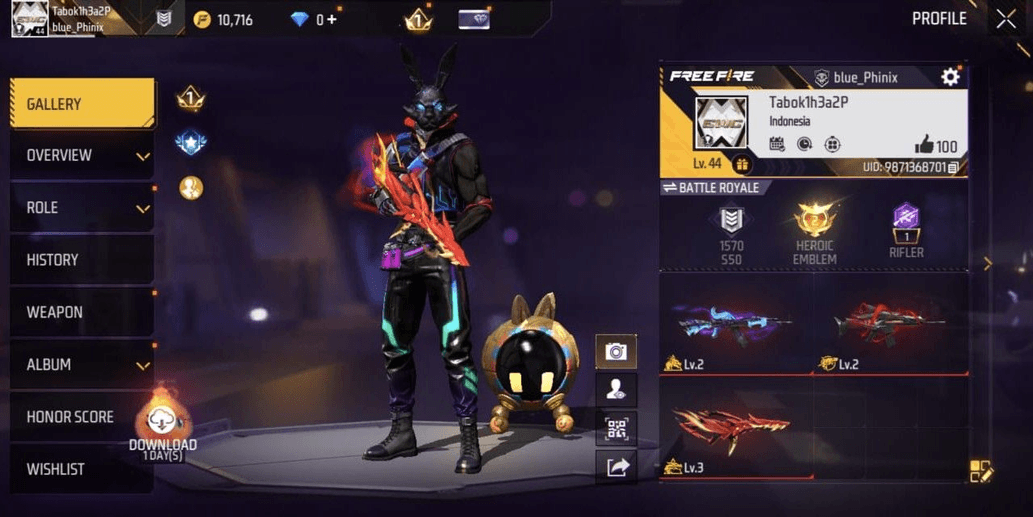Image resolution: width=1033 pixels, height=517 pixels.
Task: Open profile settings gear icon
Action: coord(950,77)
